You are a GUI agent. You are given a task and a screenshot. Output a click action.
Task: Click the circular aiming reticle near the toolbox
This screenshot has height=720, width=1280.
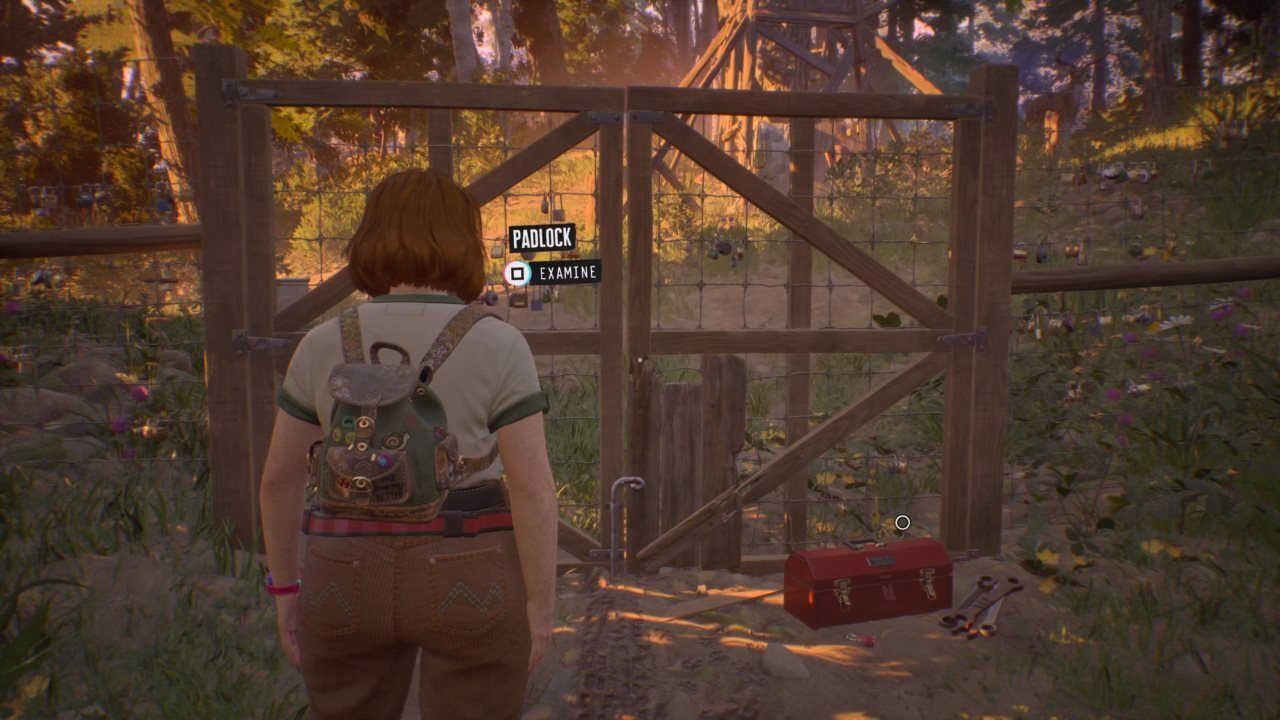(x=903, y=522)
